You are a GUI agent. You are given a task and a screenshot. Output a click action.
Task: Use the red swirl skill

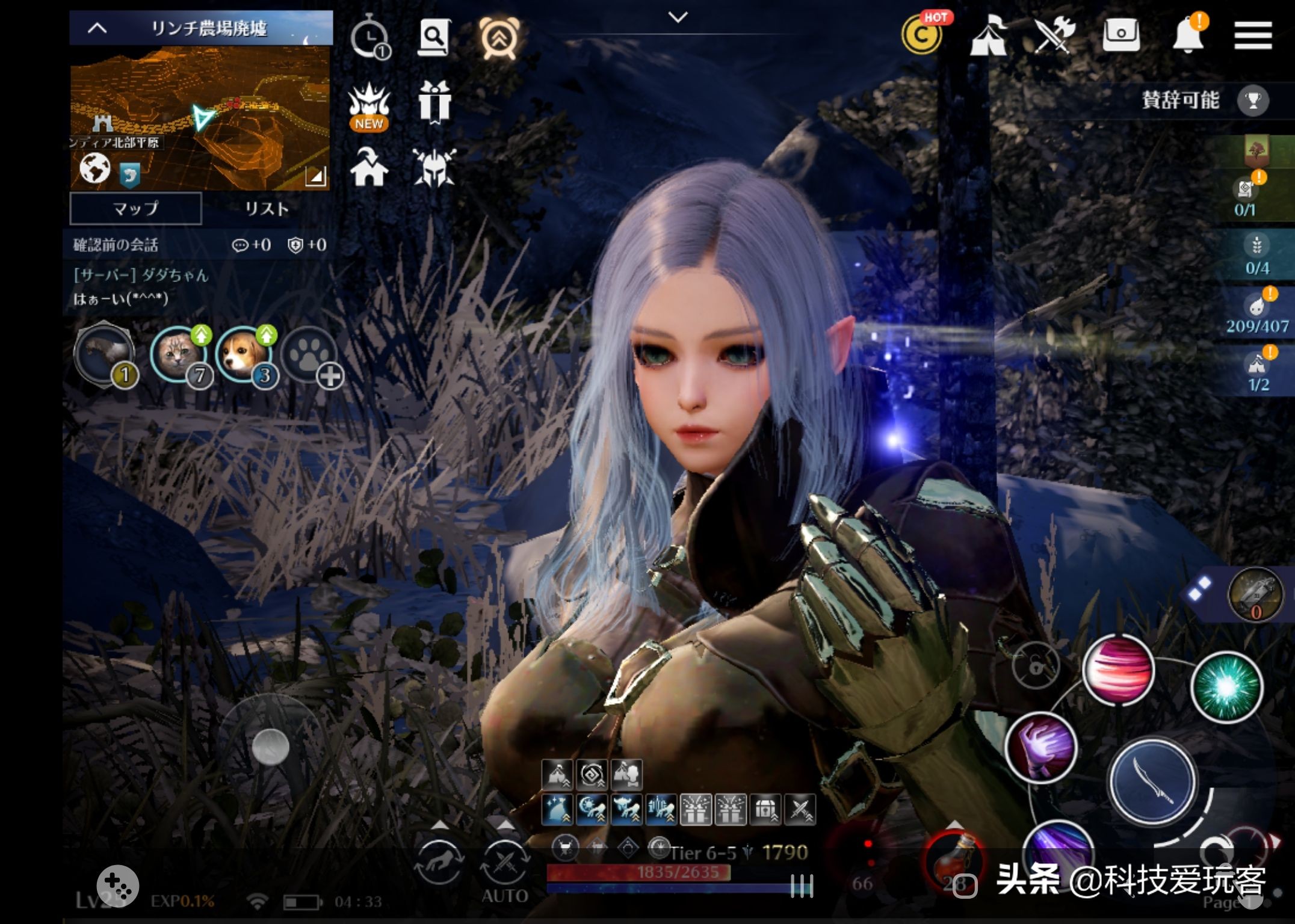click(x=1118, y=669)
